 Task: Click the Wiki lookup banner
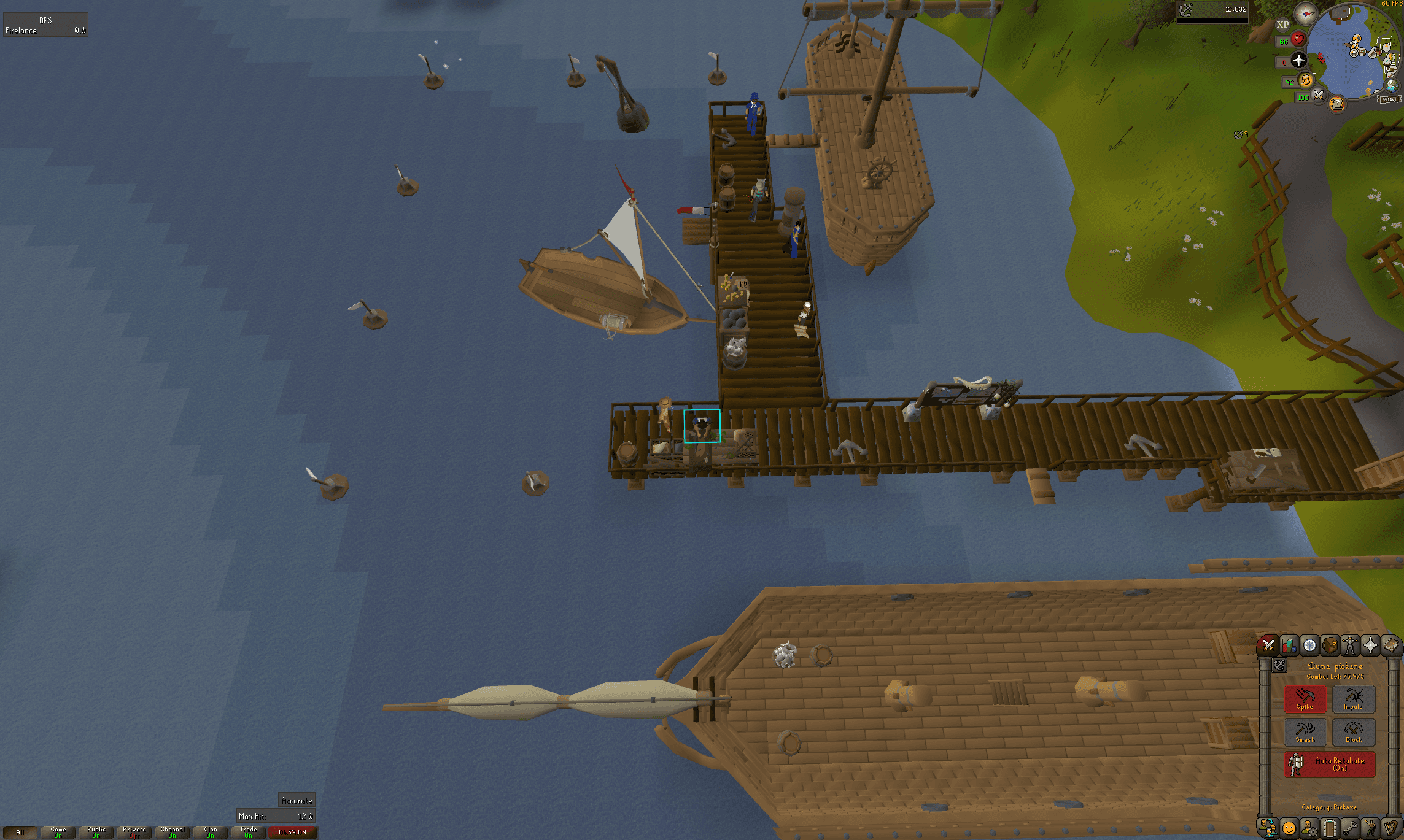click(x=1389, y=99)
